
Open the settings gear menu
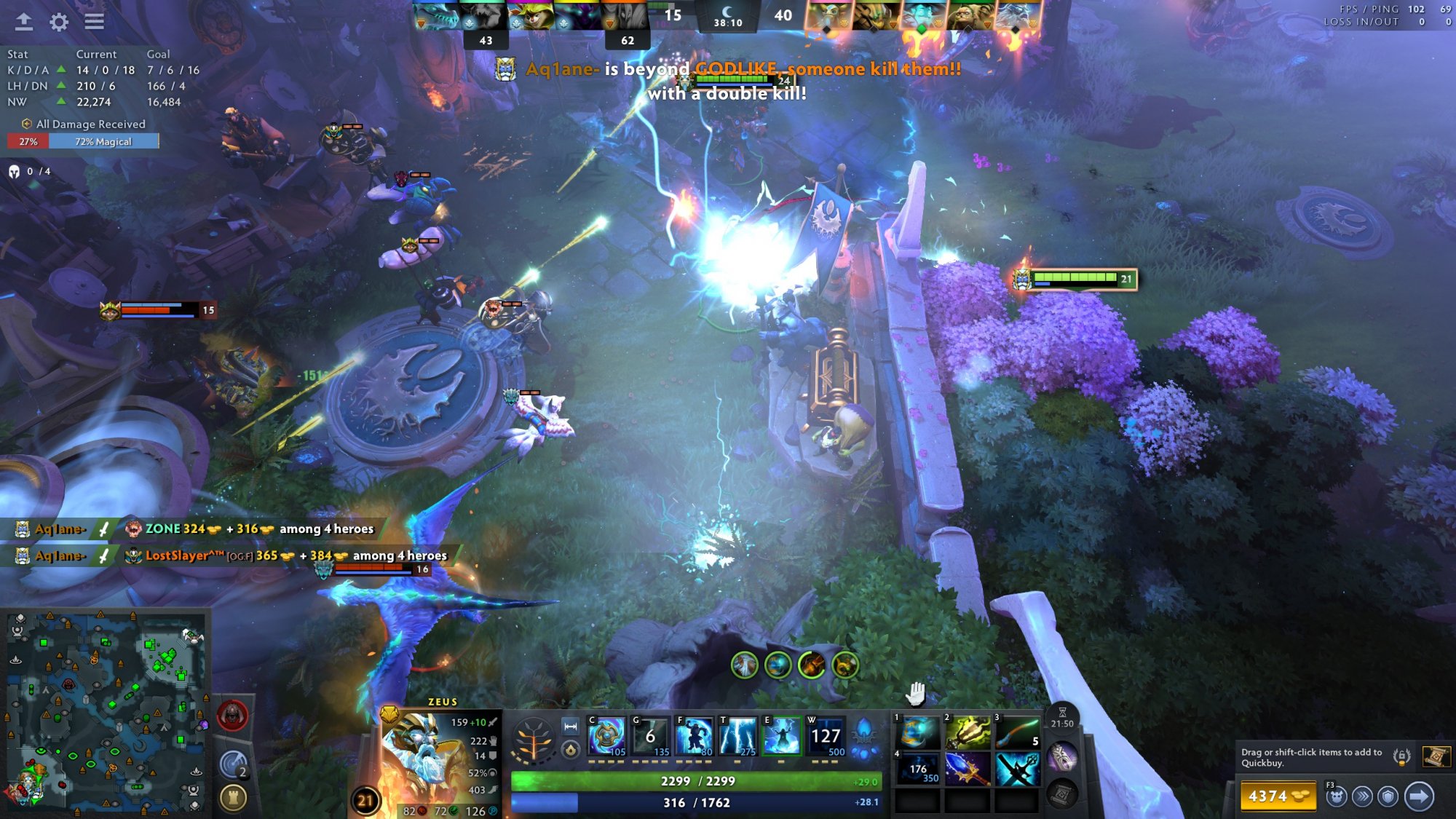(59, 22)
